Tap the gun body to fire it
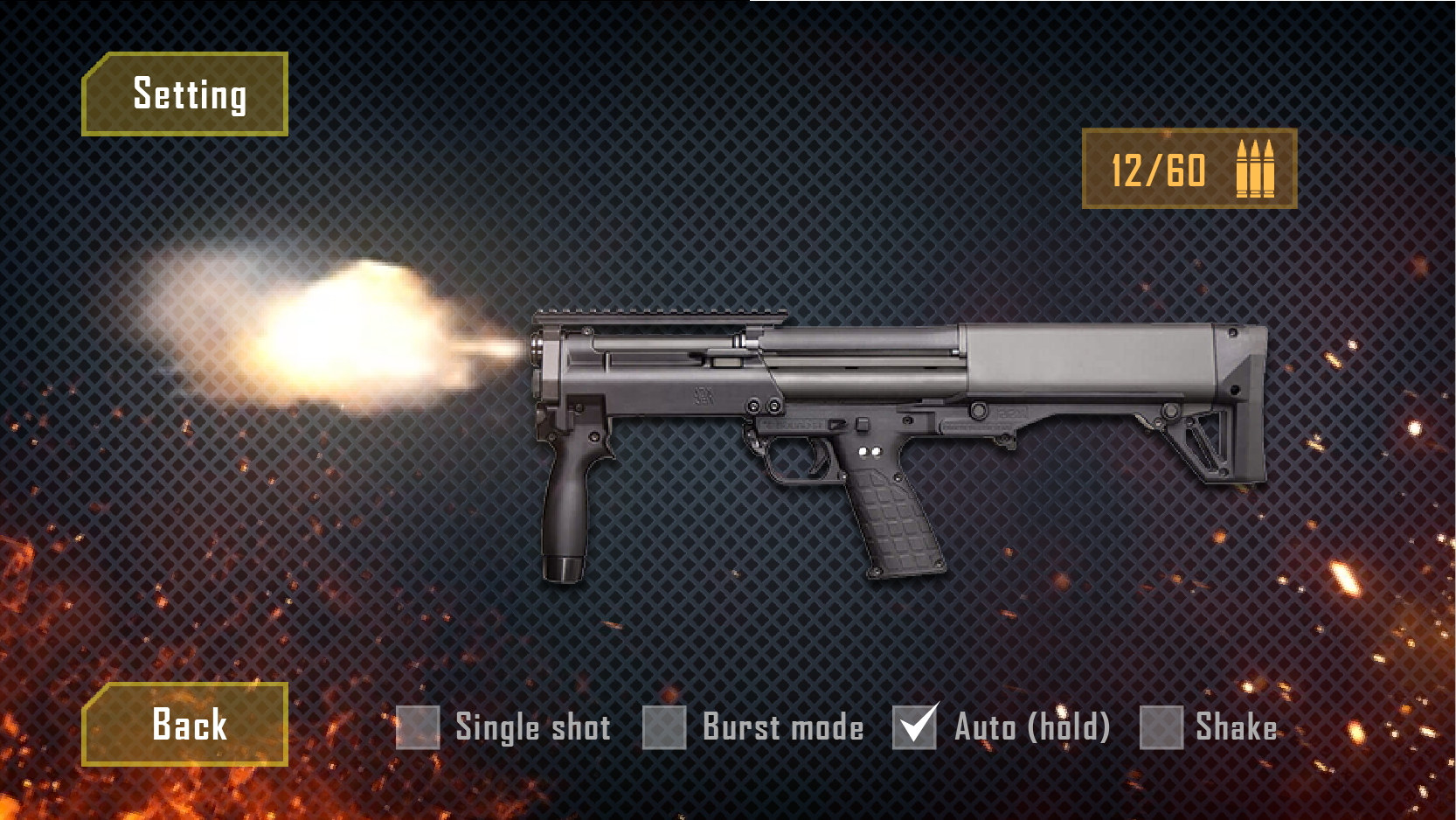The height and width of the screenshot is (820, 1456). point(874,376)
